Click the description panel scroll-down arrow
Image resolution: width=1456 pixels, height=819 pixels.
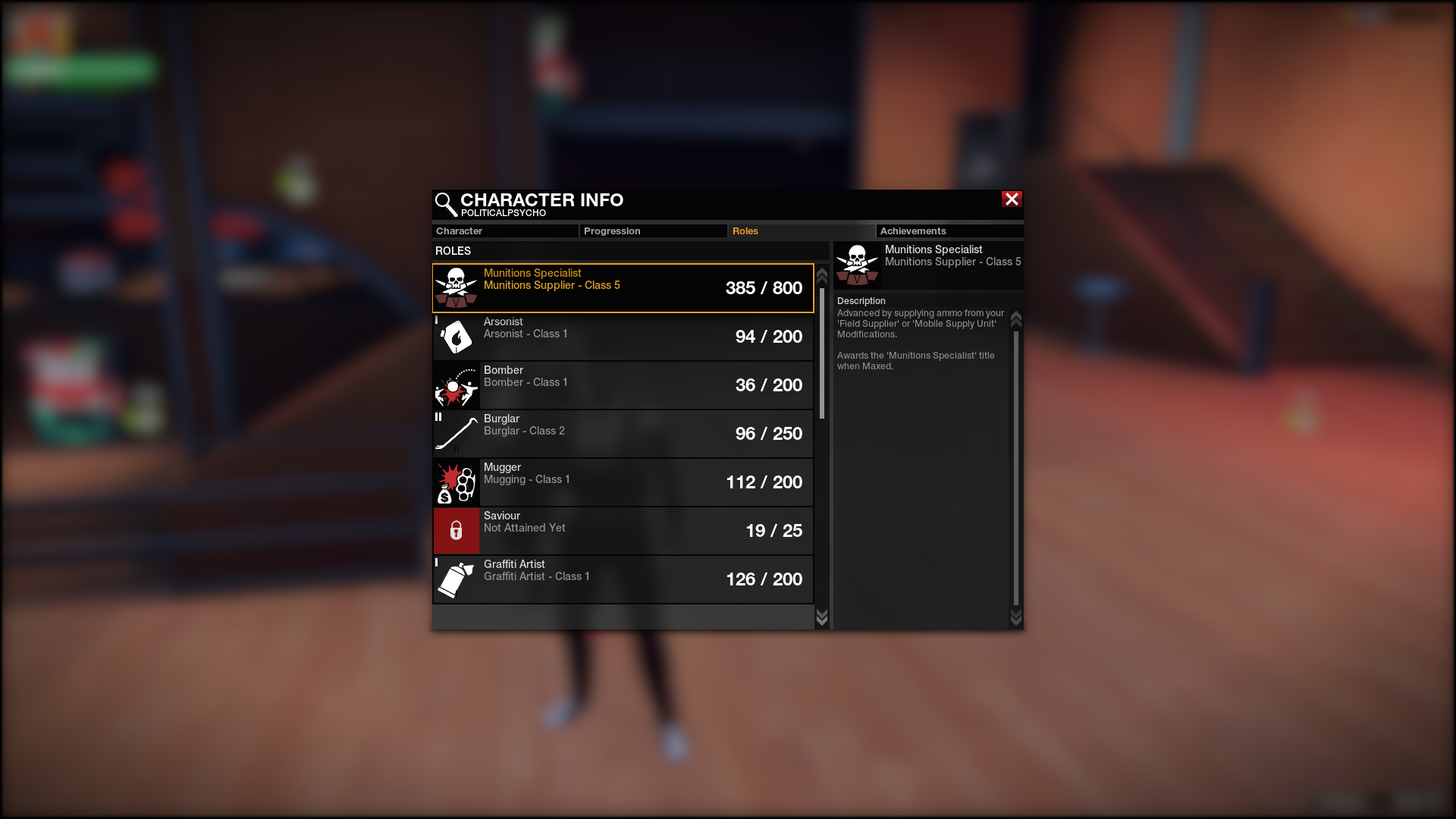click(x=1016, y=617)
